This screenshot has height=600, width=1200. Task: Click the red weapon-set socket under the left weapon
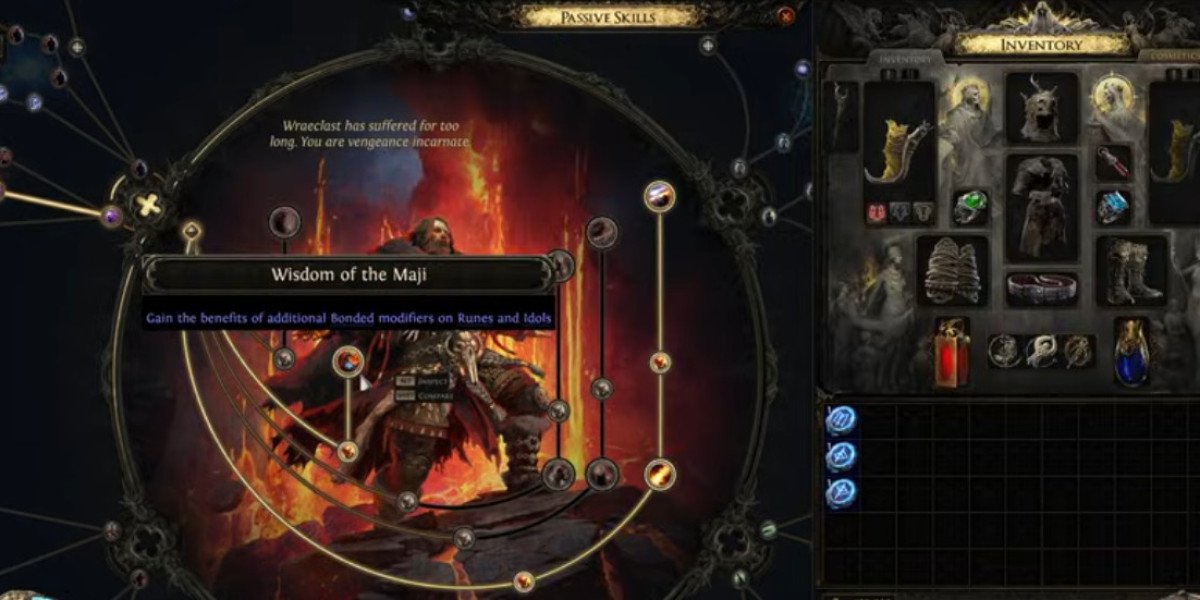pyautogui.click(x=875, y=212)
